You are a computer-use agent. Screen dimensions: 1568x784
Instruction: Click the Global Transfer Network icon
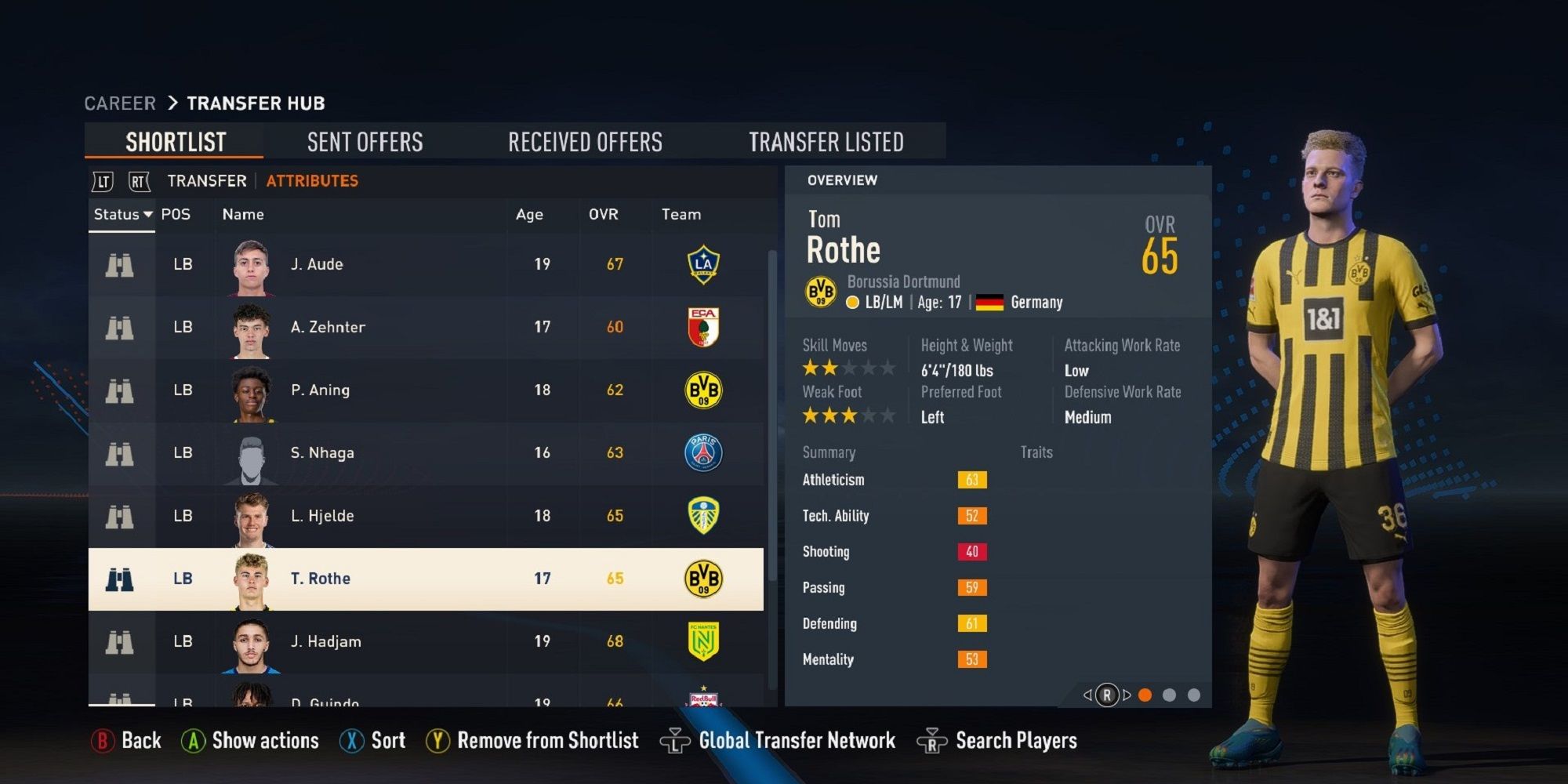(676, 739)
